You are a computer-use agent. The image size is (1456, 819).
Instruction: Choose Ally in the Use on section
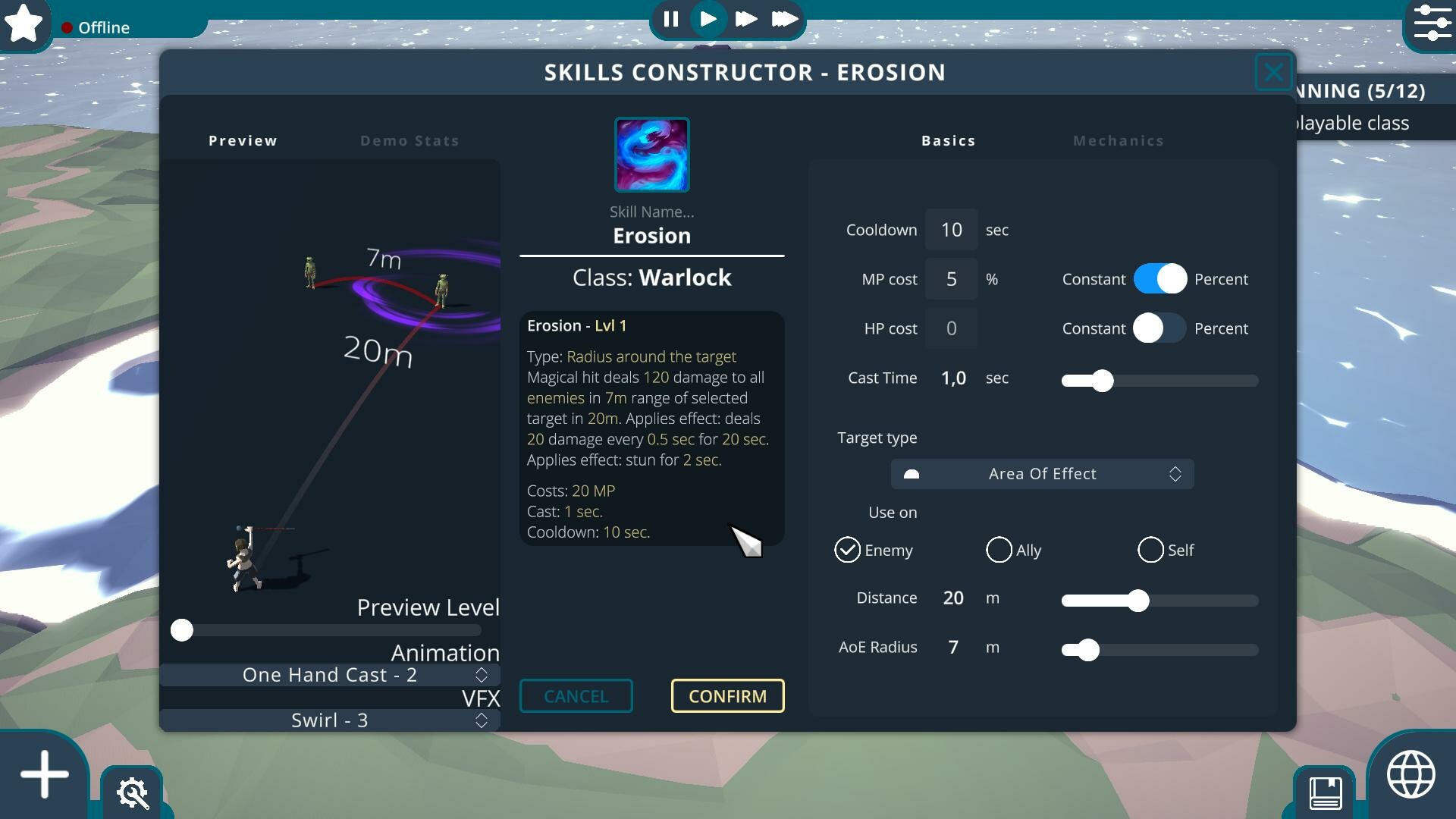[x=999, y=550]
